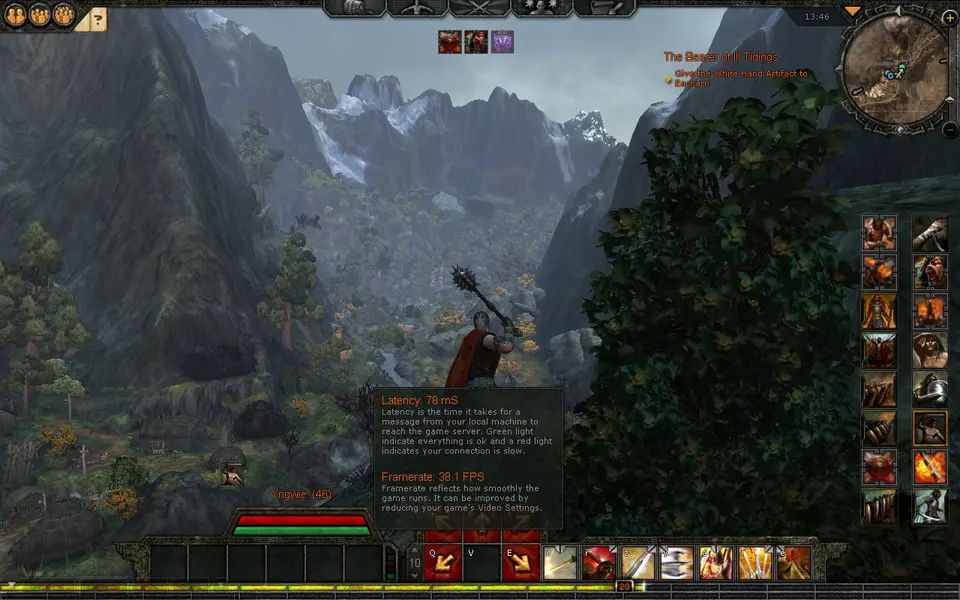
Task: Use the glowing arrows volley hotbar ability
Action: click(x=755, y=563)
